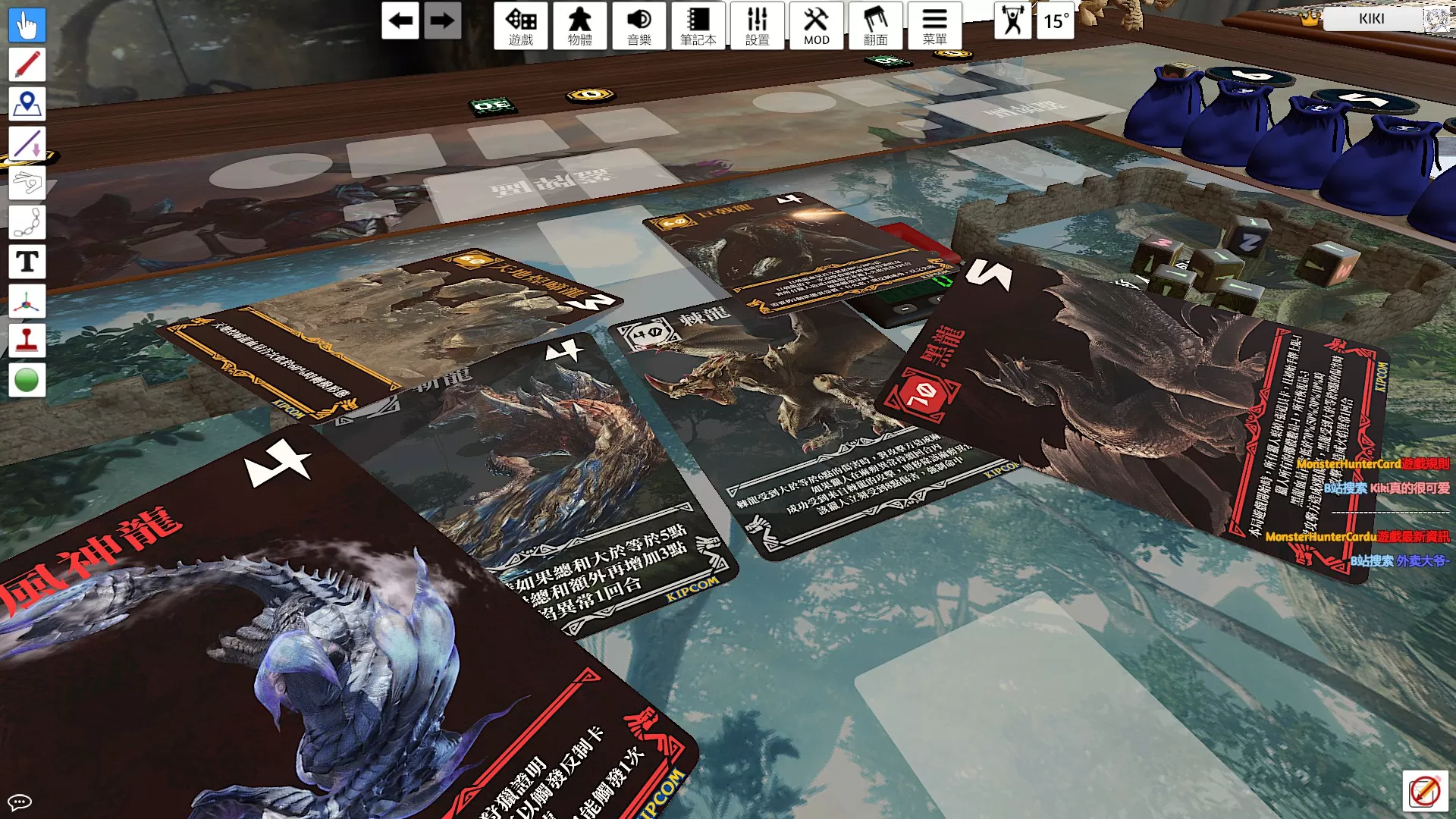The image size is (1456, 819).
Task: Select the Zone marker tool
Action: 27,104
